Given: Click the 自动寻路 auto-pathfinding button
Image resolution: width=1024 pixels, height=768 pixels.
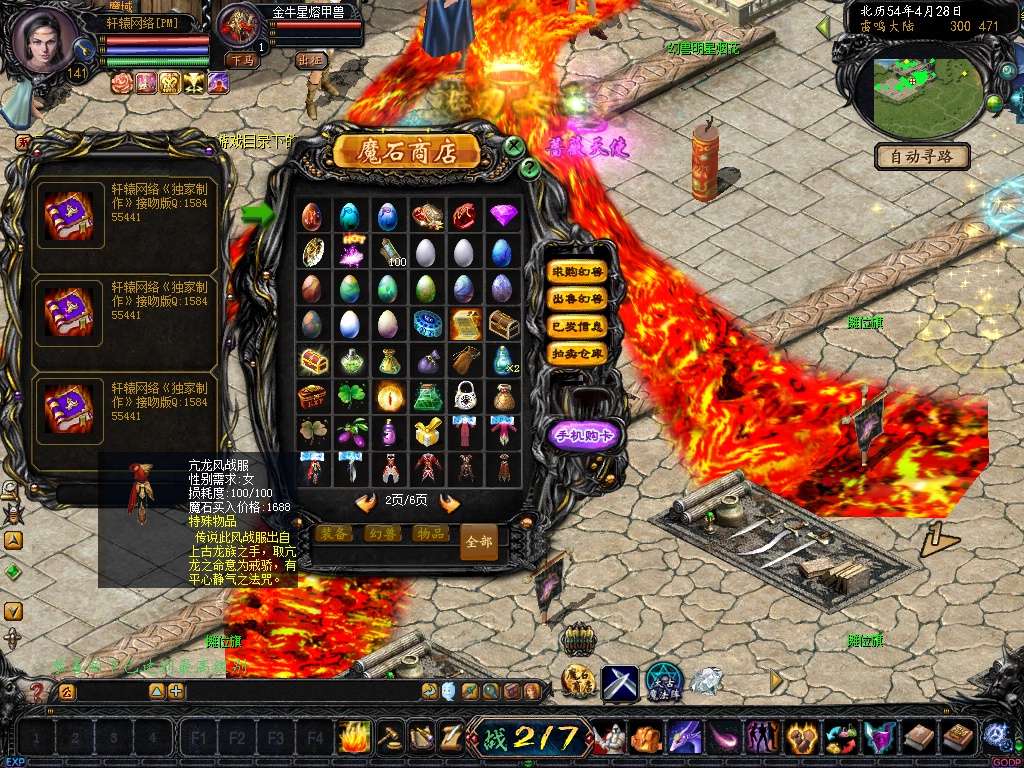Looking at the screenshot, I should pos(922,156).
